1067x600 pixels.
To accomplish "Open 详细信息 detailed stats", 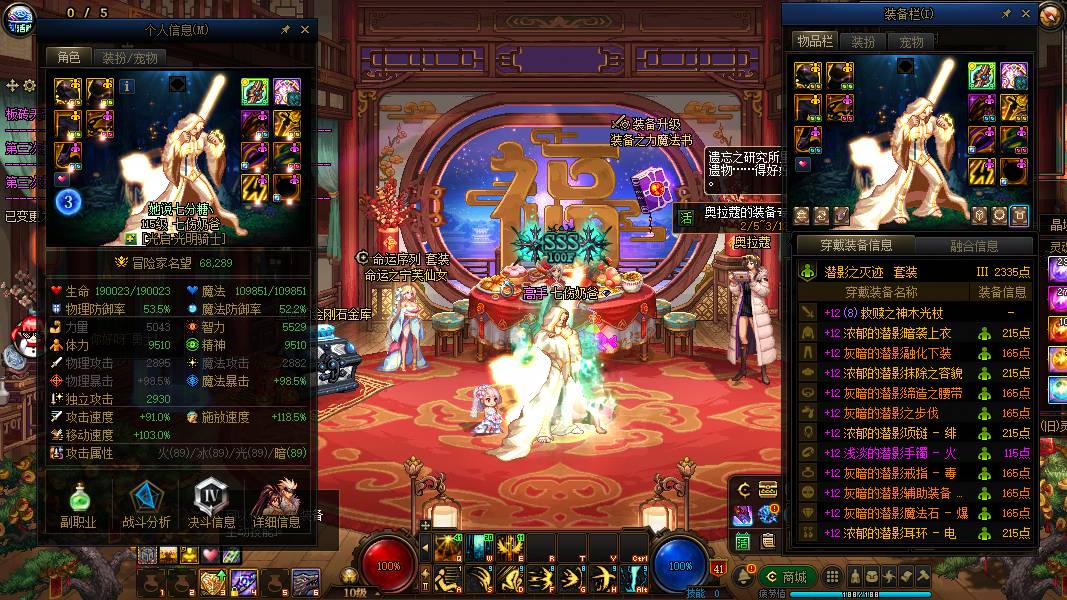I will (x=277, y=505).
